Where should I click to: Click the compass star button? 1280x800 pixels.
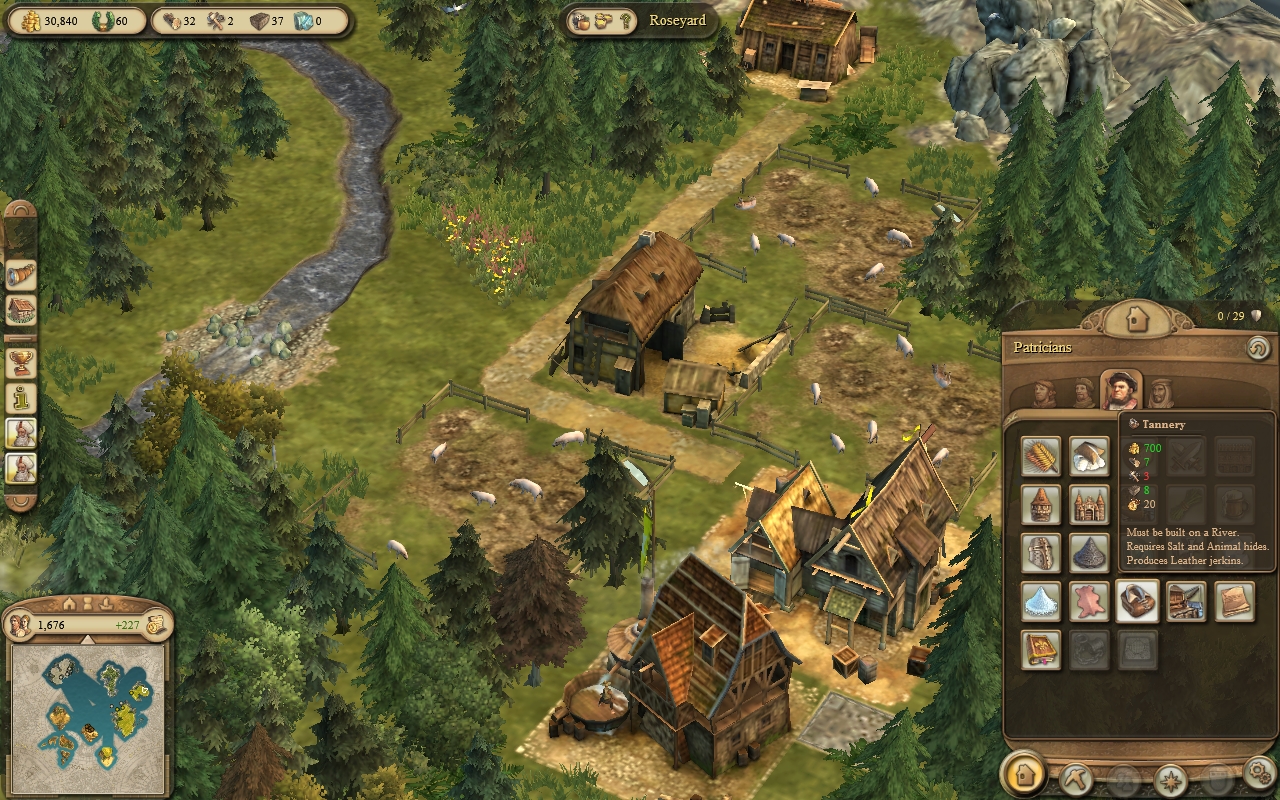[x=1169, y=777]
